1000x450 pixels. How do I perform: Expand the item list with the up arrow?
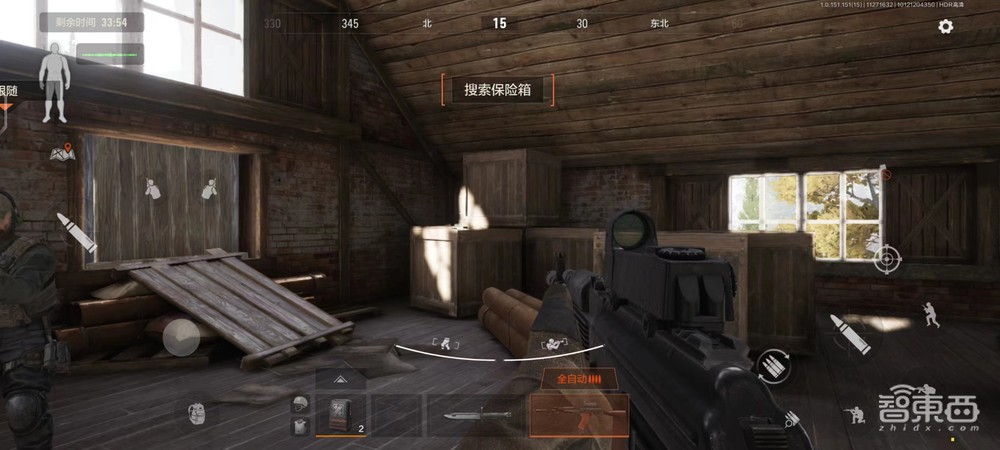(x=340, y=380)
